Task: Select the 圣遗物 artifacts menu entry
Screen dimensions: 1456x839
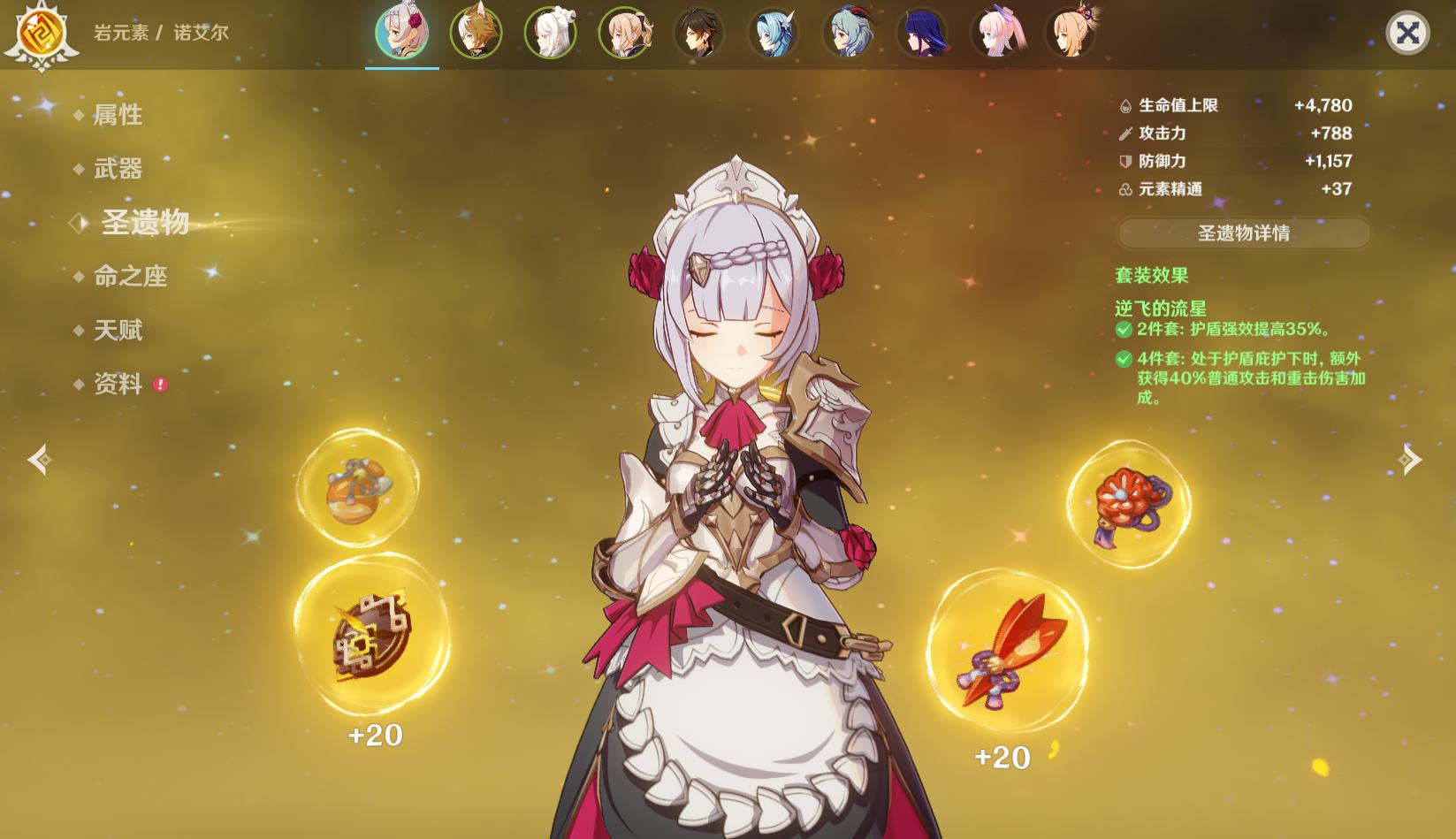Action: point(145,223)
